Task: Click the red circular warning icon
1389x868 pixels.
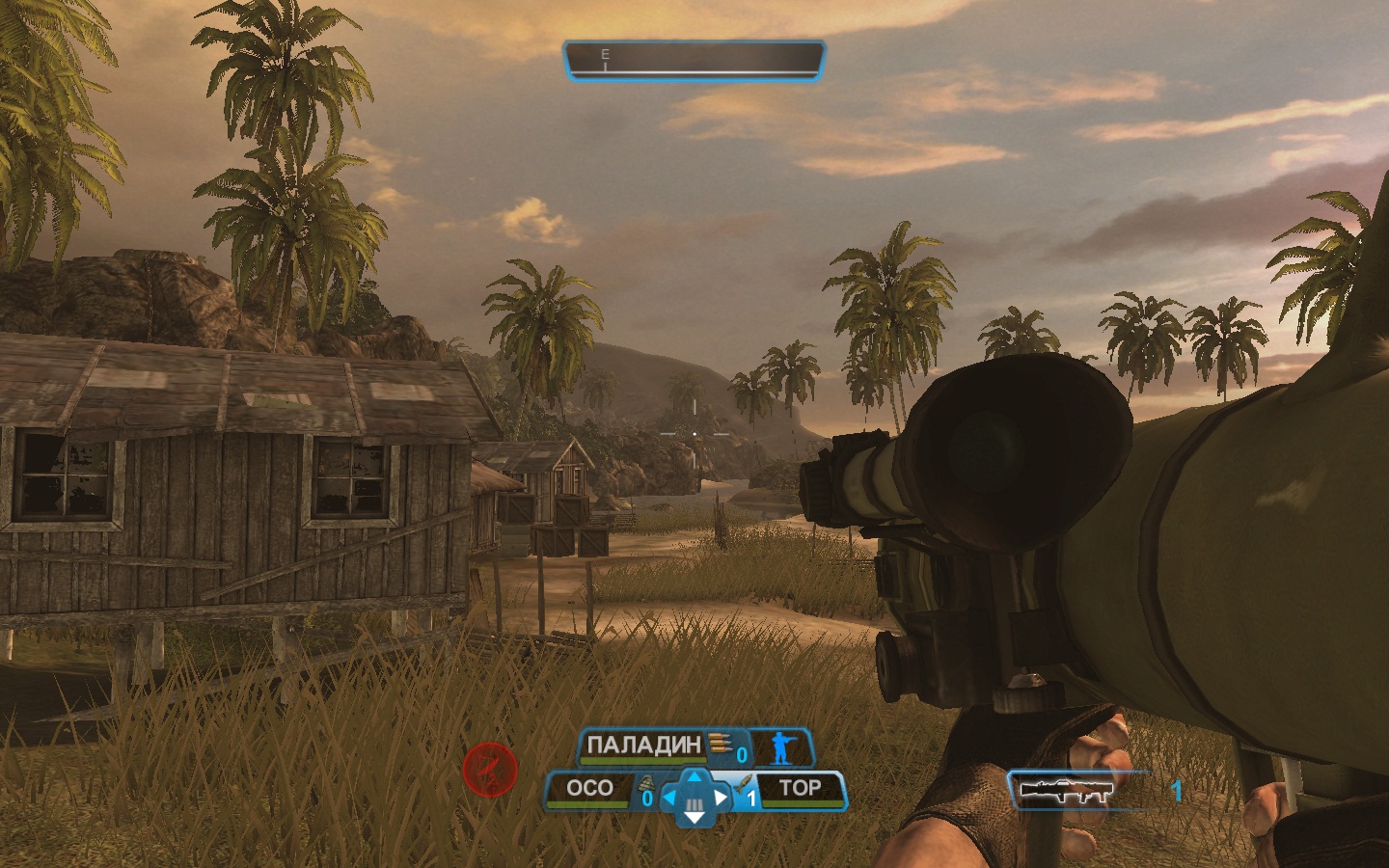Action: pyautogui.click(x=490, y=769)
